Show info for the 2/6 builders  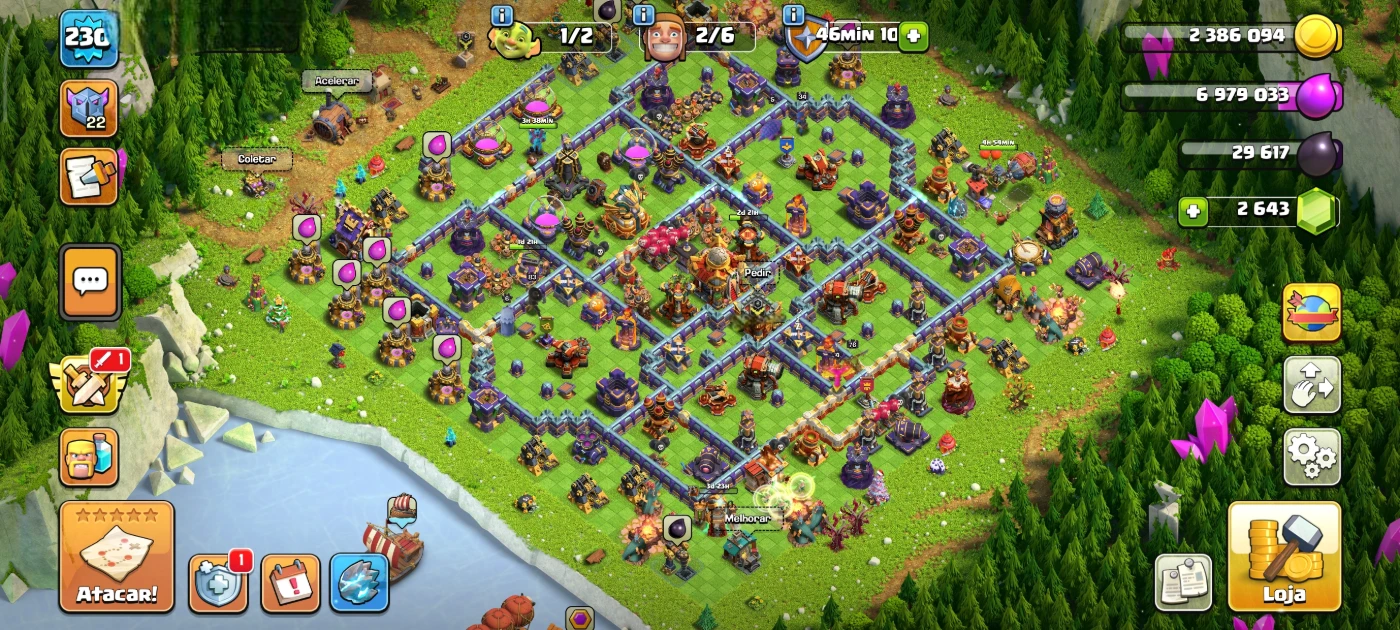(643, 16)
